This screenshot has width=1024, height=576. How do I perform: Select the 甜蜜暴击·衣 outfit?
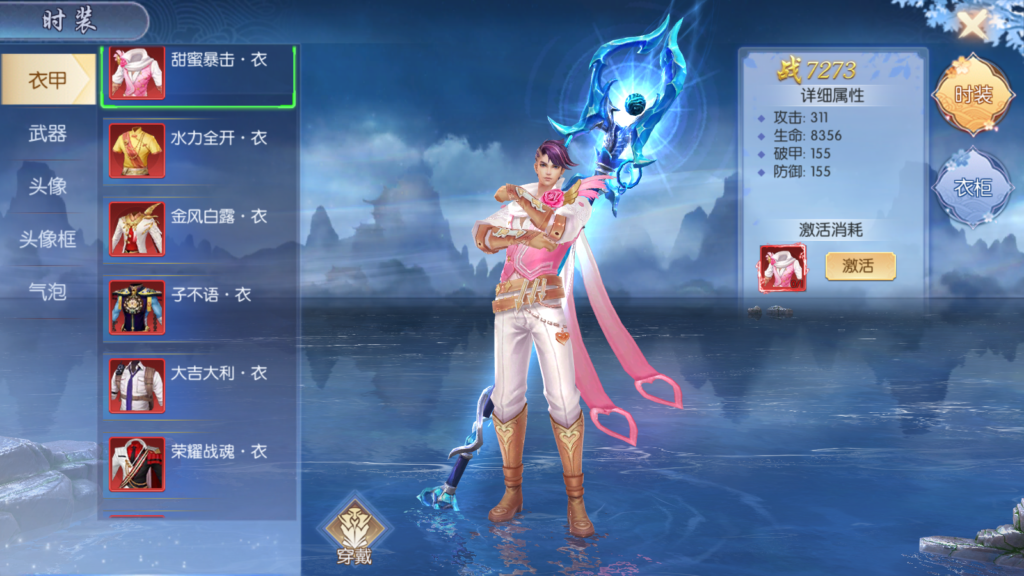(199, 71)
